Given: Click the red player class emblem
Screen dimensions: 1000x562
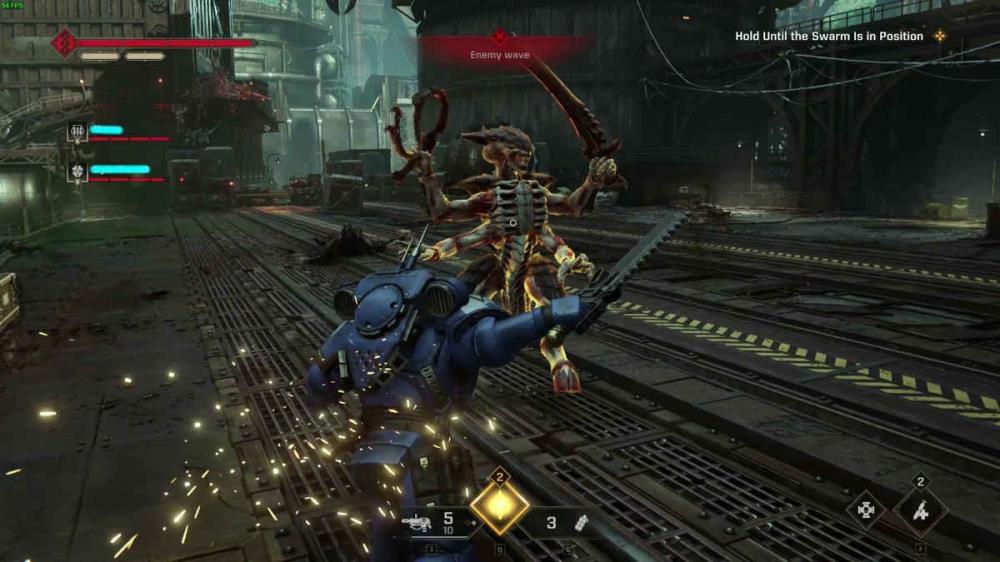Looking at the screenshot, I should (65, 42).
